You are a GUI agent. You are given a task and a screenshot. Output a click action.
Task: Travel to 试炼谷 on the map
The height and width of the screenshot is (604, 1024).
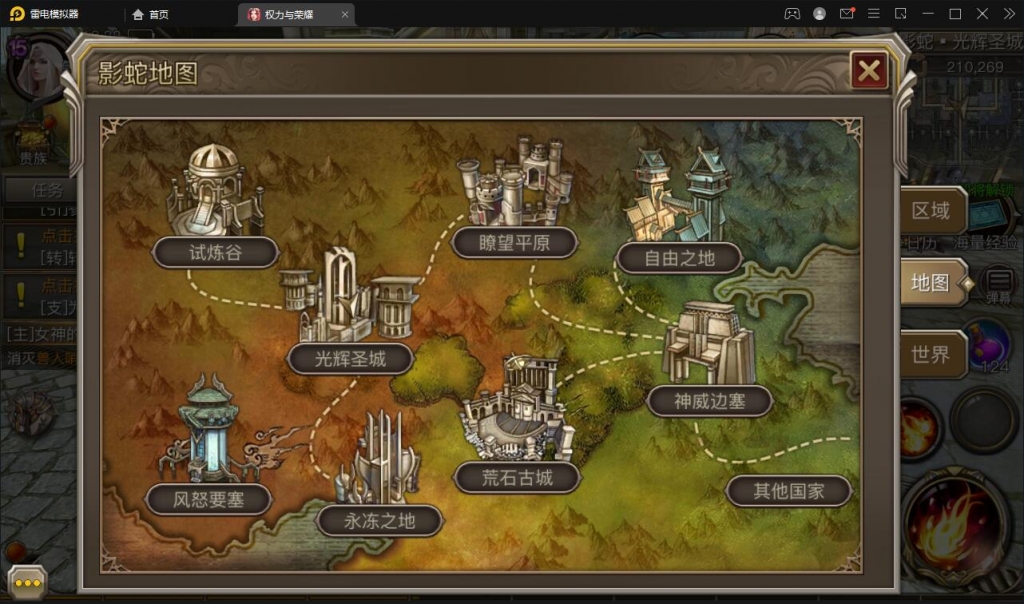tap(215, 252)
